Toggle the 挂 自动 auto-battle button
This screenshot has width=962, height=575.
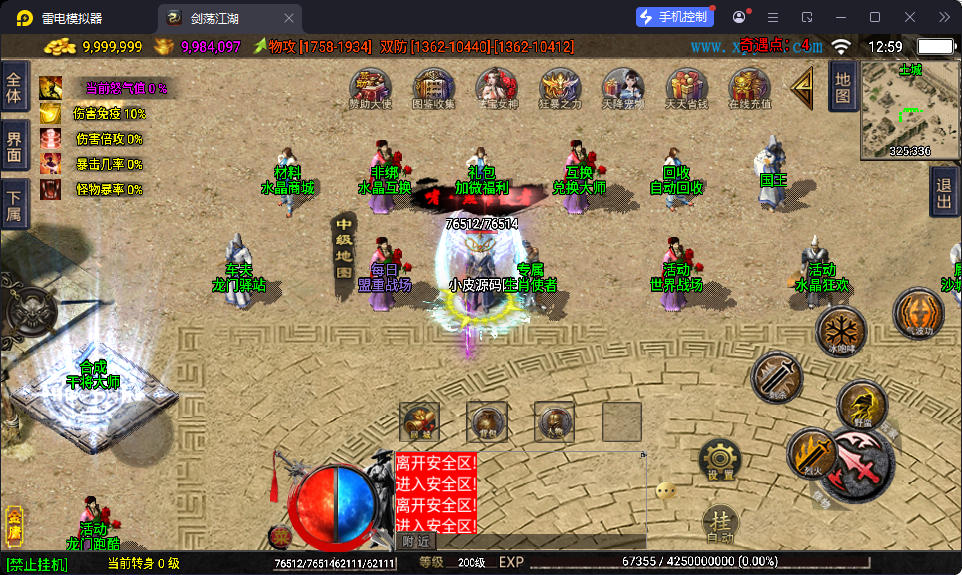click(x=719, y=523)
